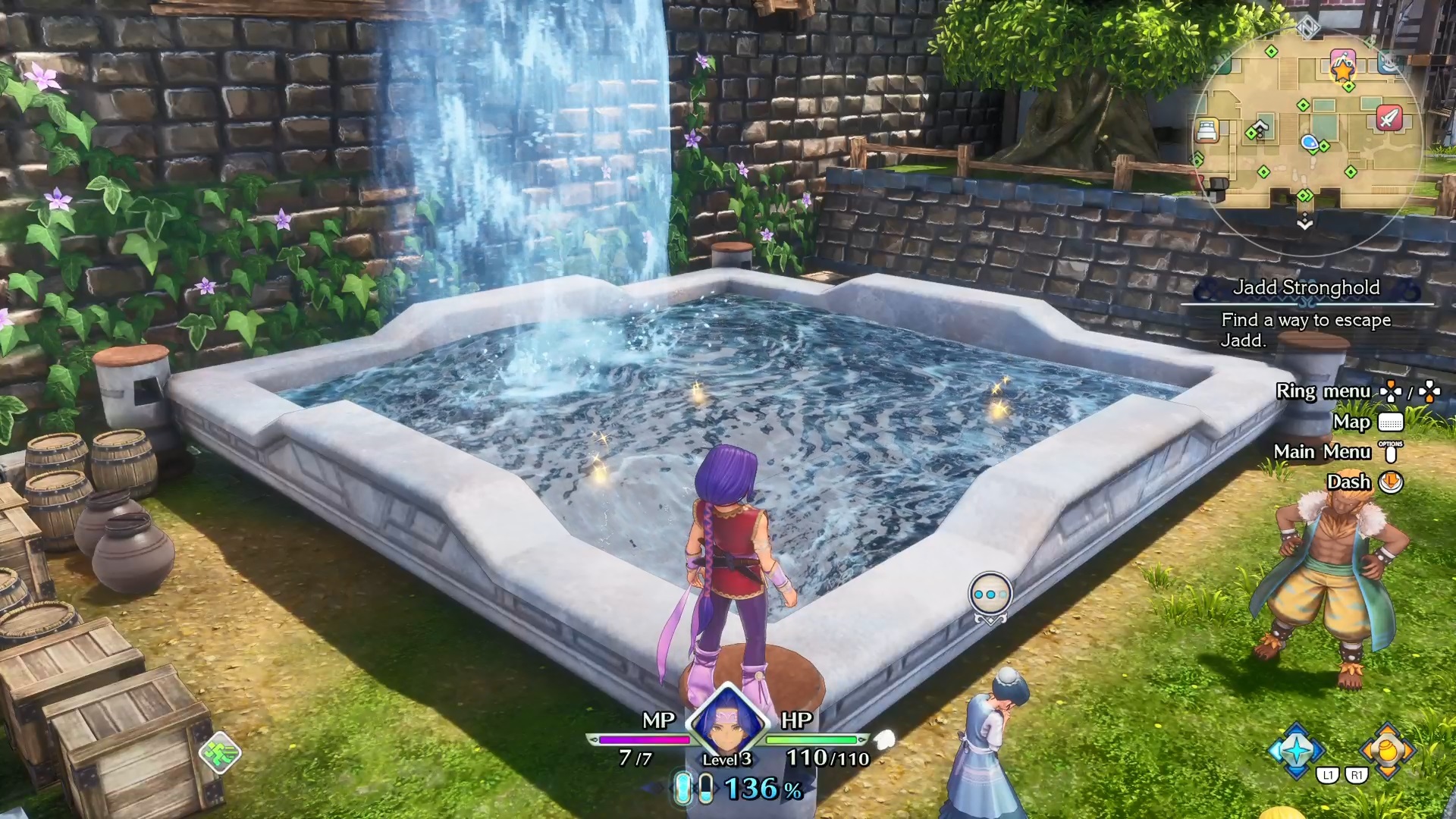Click the treasure chest marker on minimap
This screenshot has width=1456, height=819.
pos(1217,188)
